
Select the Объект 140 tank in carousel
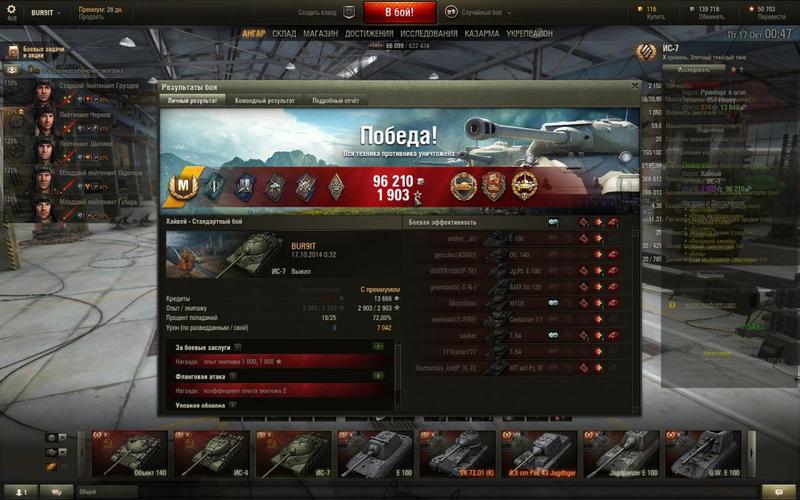(132, 453)
